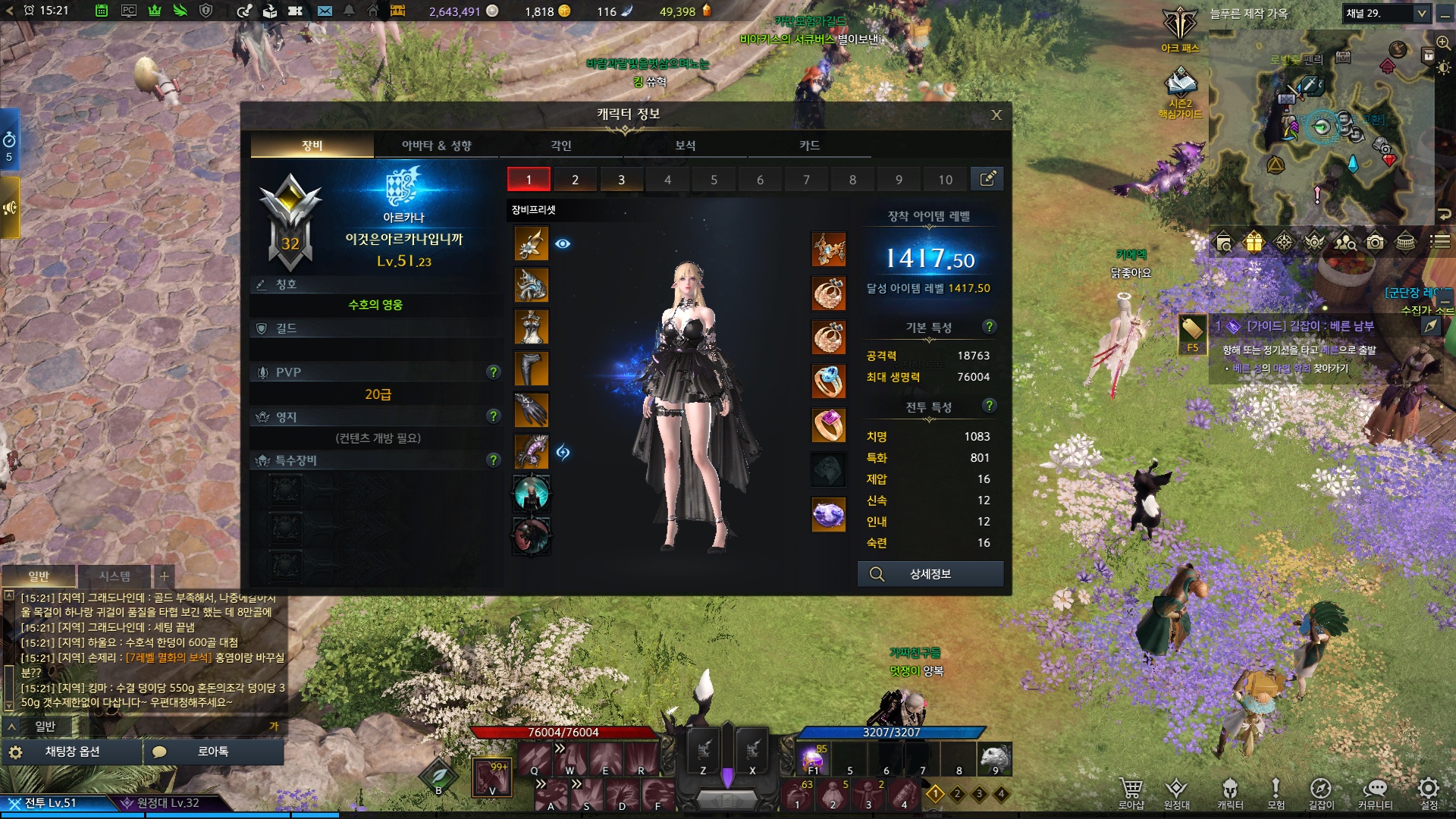Screen dimensions: 1456x819
Task: Switch chat to the 시스템 tab
Action: pyautogui.click(x=115, y=576)
